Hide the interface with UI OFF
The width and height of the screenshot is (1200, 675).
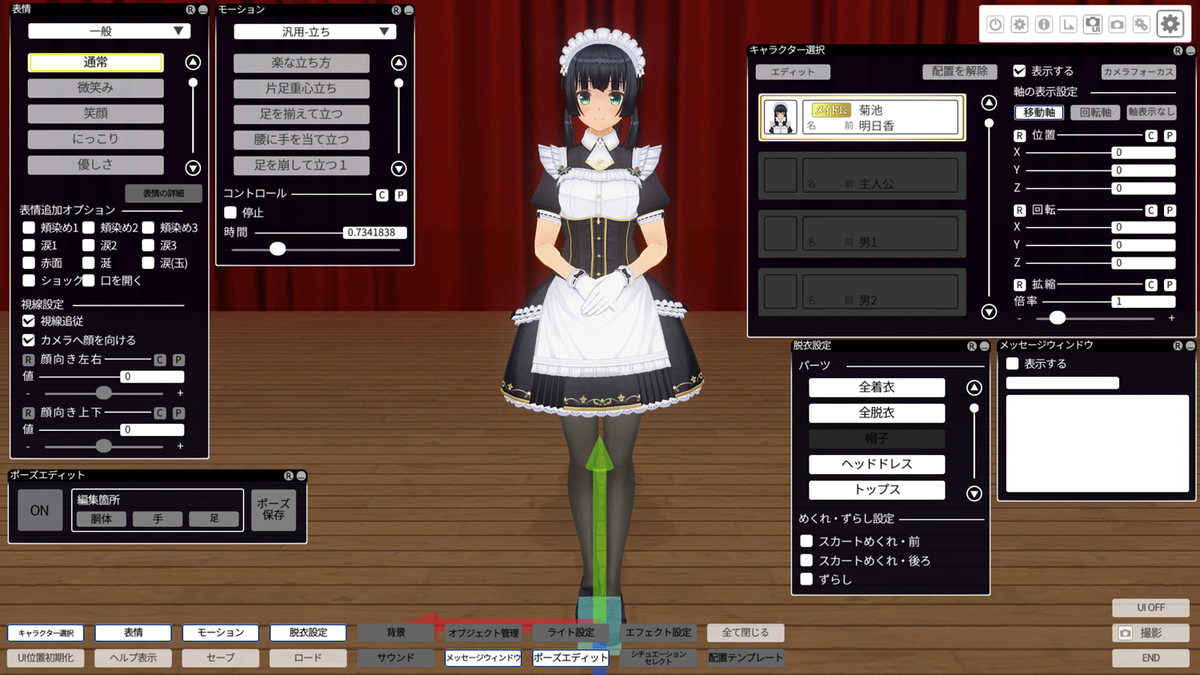click(x=1150, y=607)
